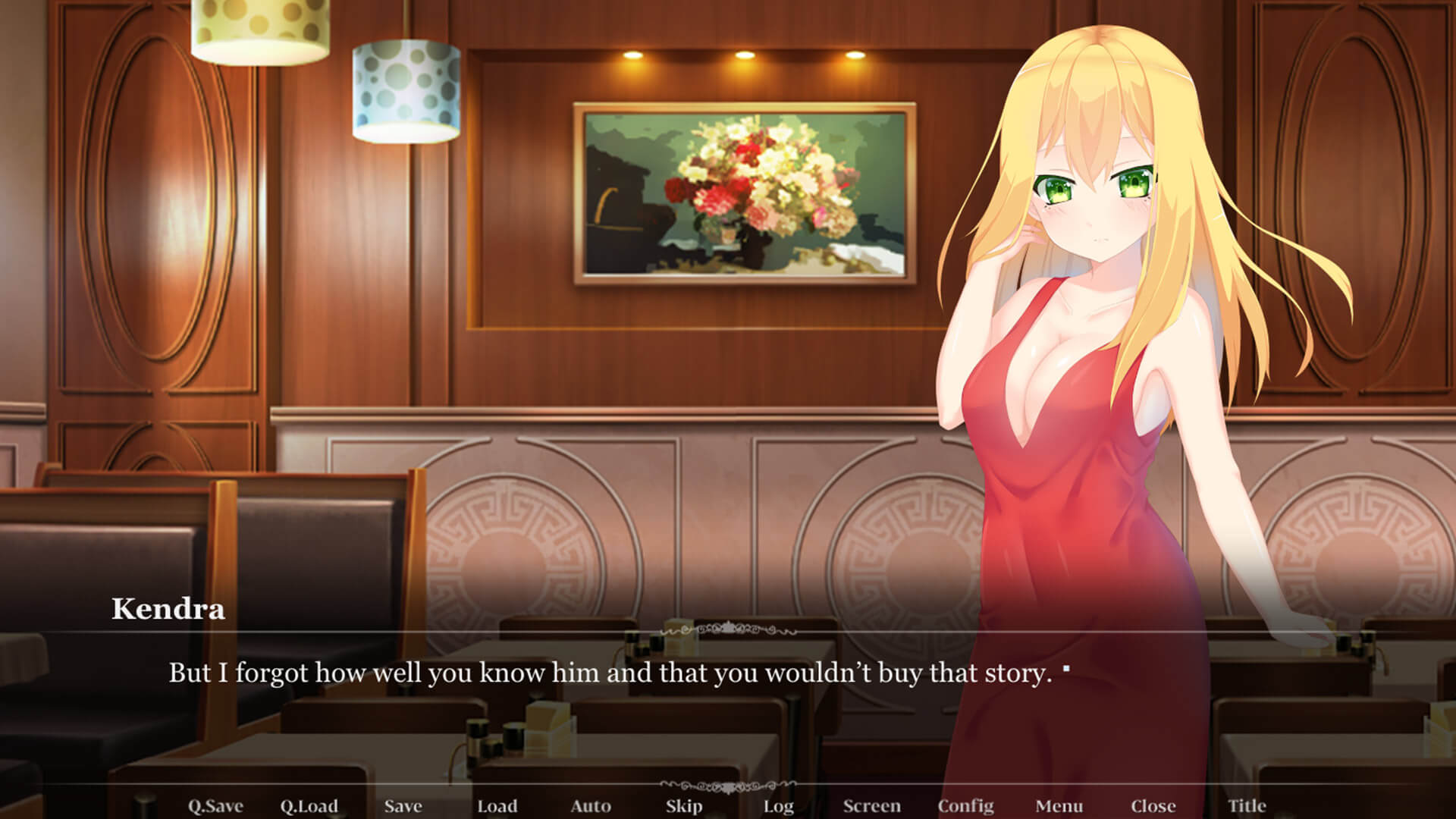Open the Load screen
Image resolution: width=1456 pixels, height=819 pixels.
coord(497,806)
